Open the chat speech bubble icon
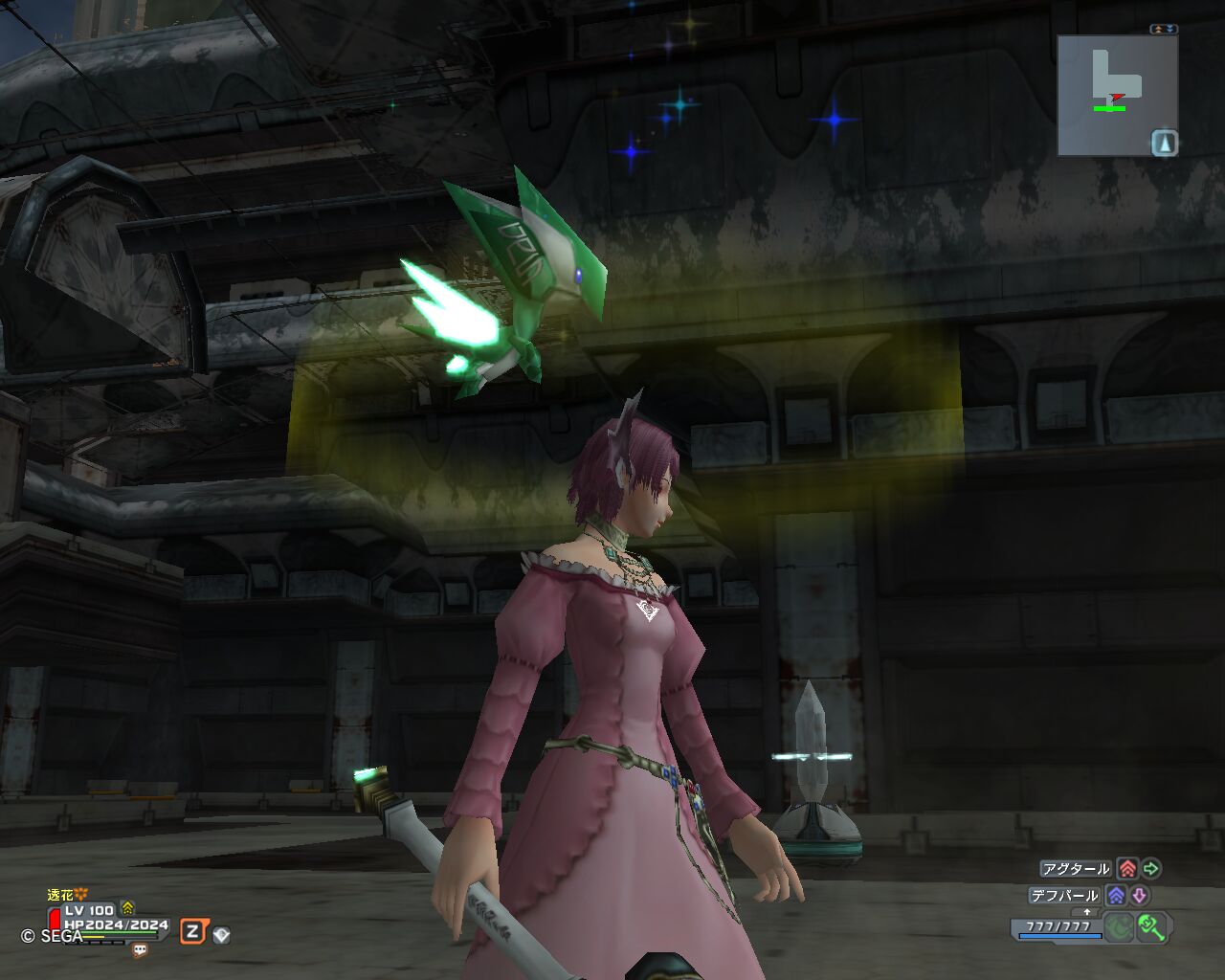 tap(140, 950)
